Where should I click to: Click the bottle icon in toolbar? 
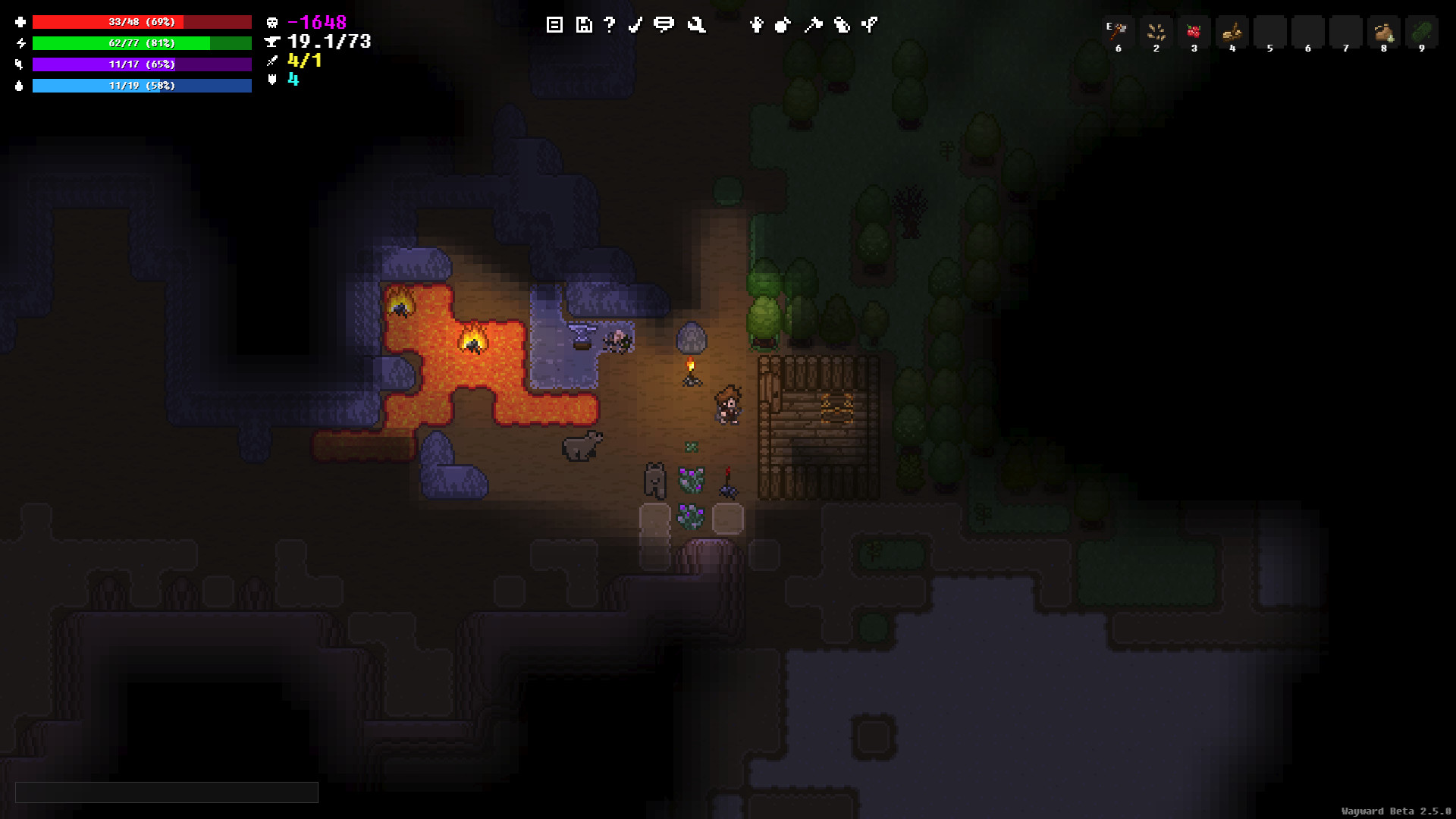842,25
